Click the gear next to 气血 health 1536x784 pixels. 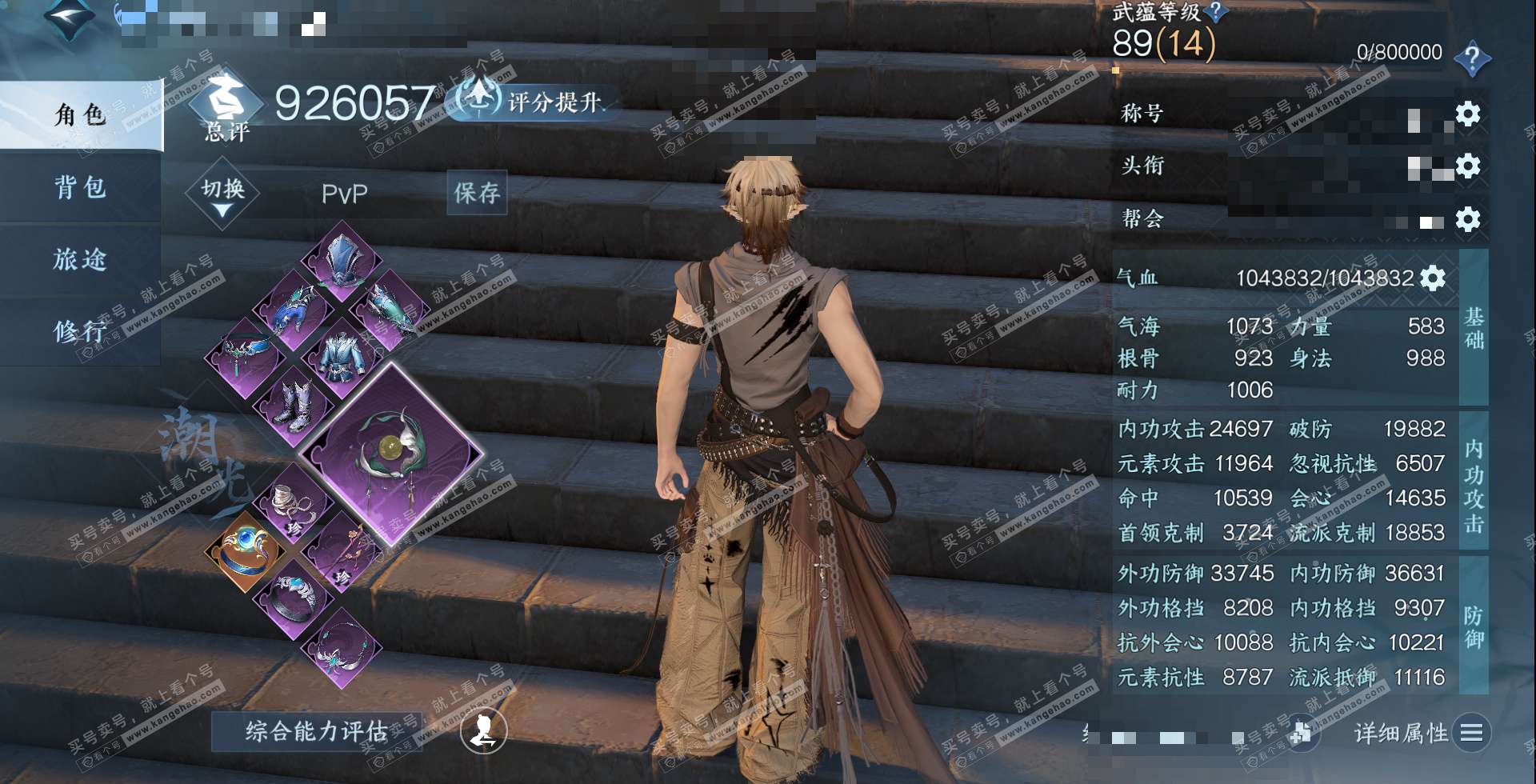(1432, 278)
